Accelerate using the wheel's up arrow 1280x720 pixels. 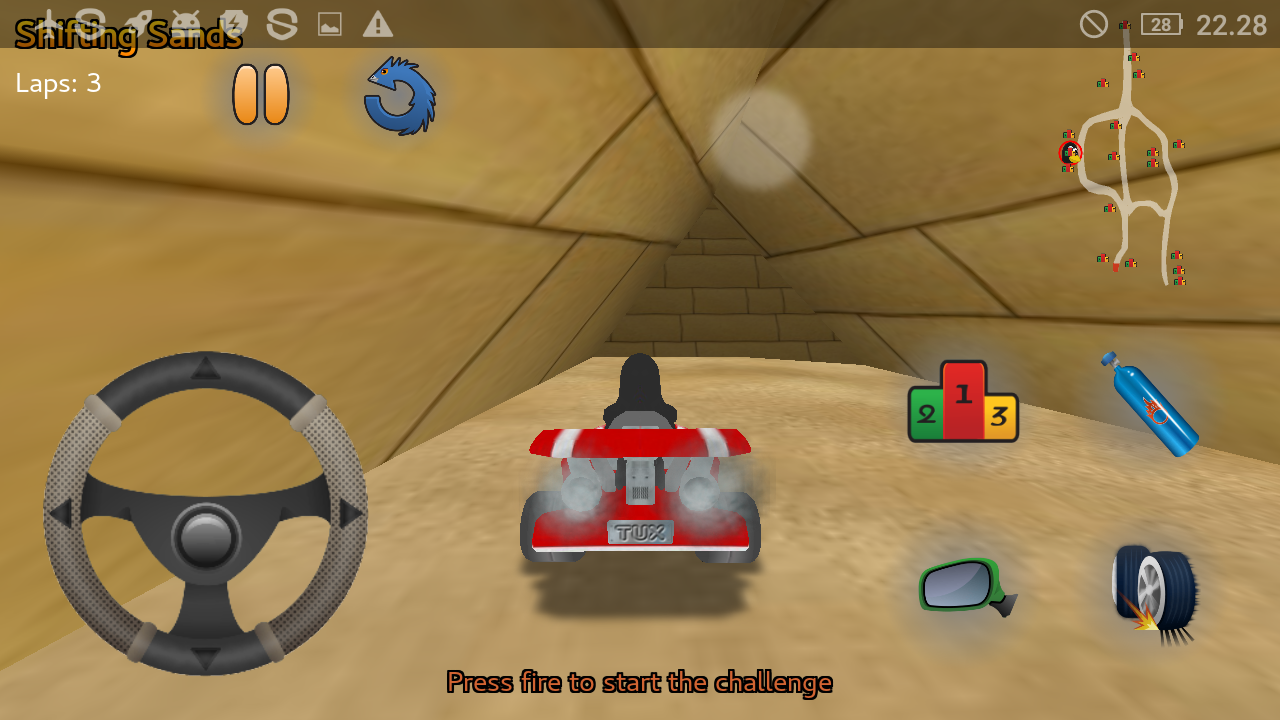click(x=206, y=368)
